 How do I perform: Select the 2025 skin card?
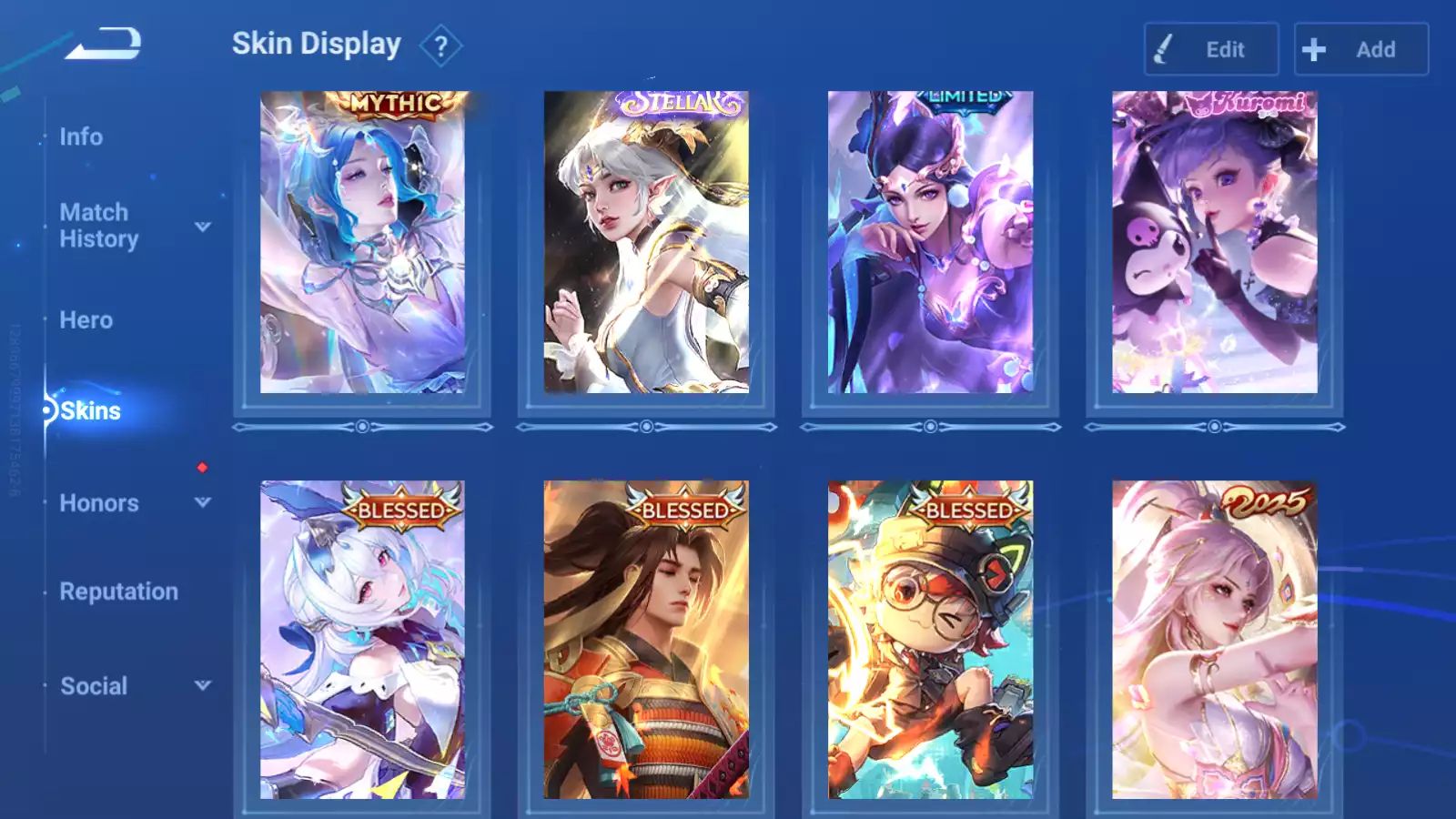(1214, 640)
